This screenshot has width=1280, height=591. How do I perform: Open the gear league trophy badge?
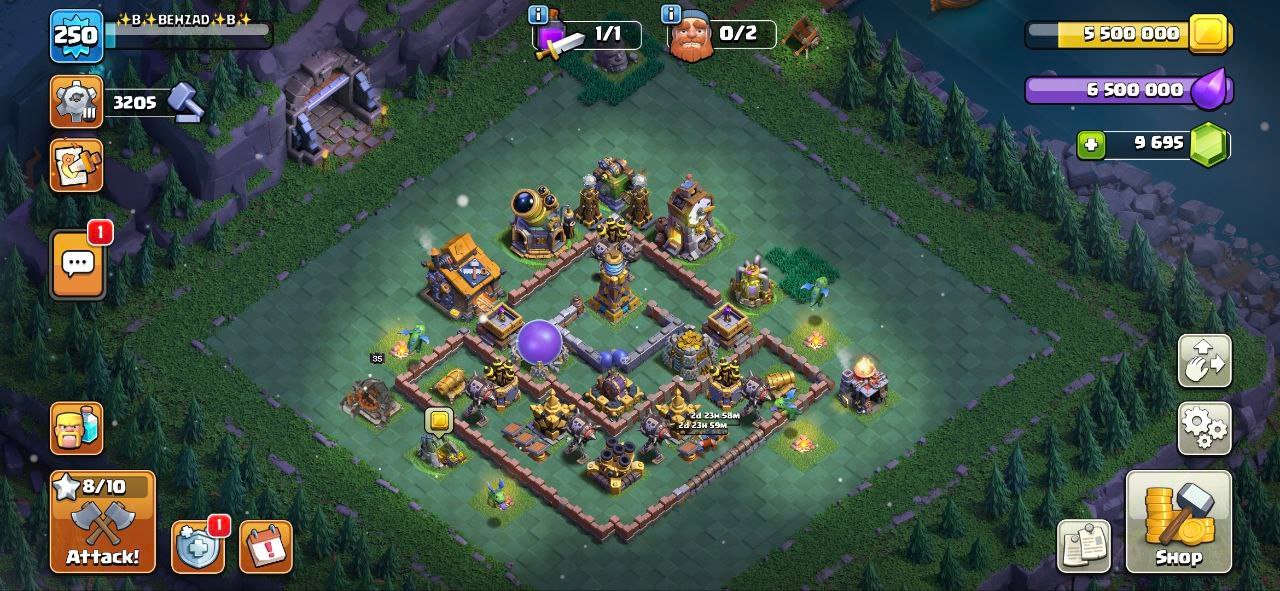click(x=76, y=101)
